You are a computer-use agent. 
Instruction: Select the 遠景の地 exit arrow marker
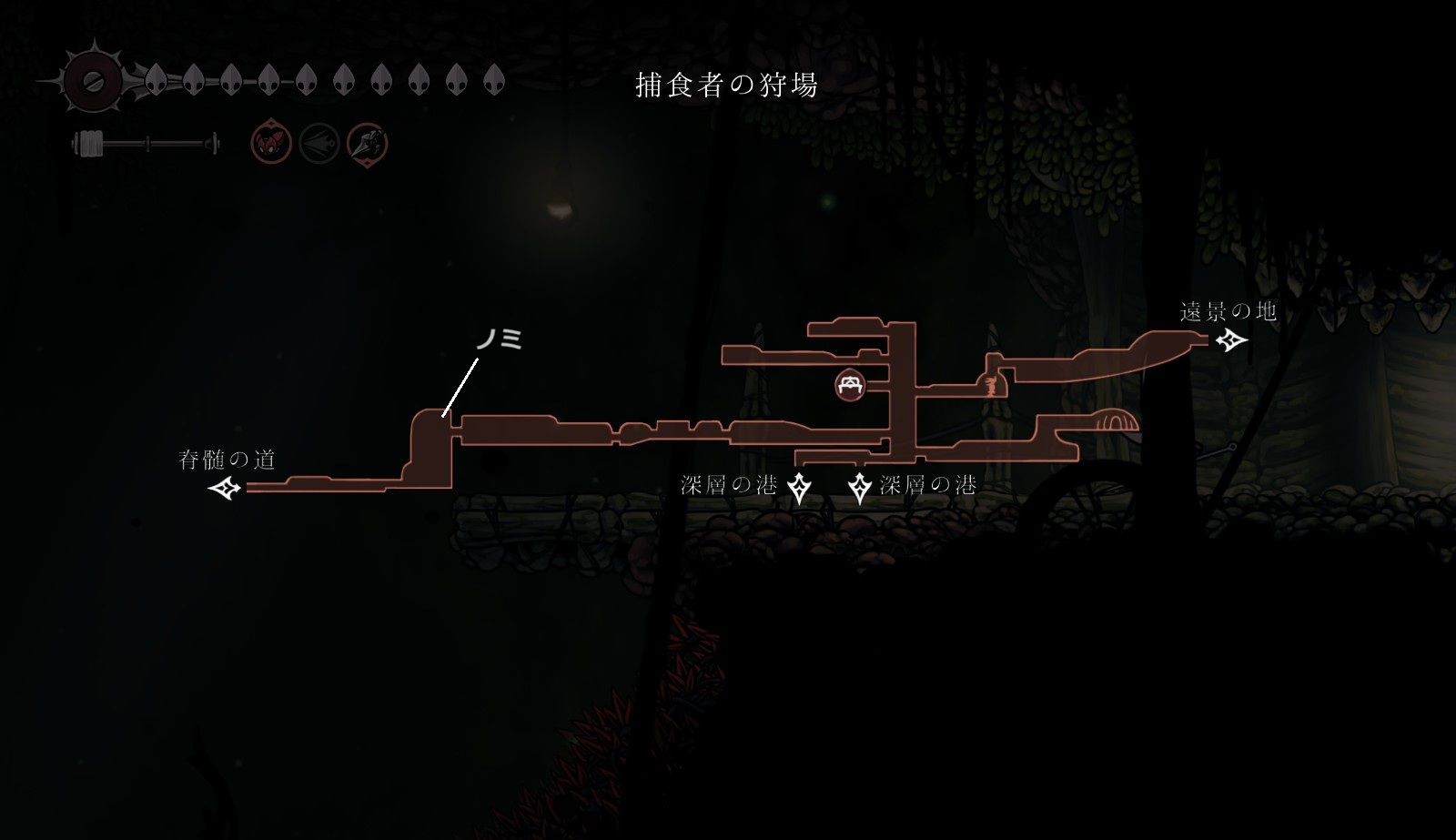tap(1232, 341)
